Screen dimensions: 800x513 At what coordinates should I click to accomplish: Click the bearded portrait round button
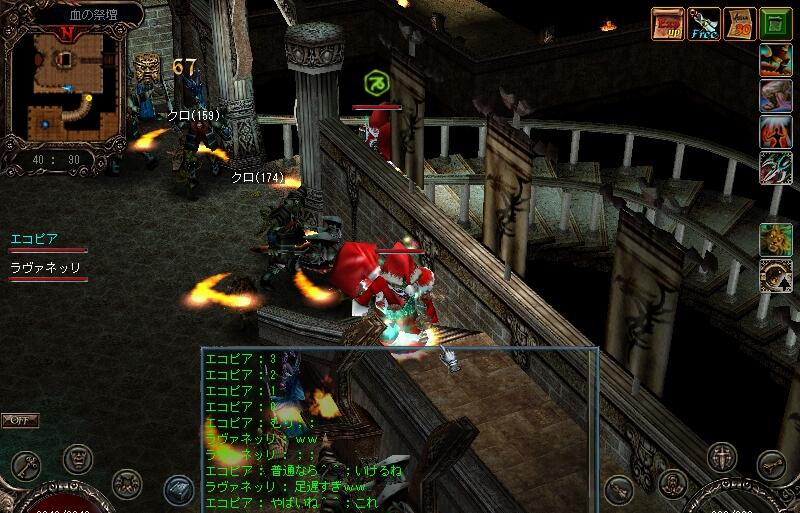[x=673, y=484]
